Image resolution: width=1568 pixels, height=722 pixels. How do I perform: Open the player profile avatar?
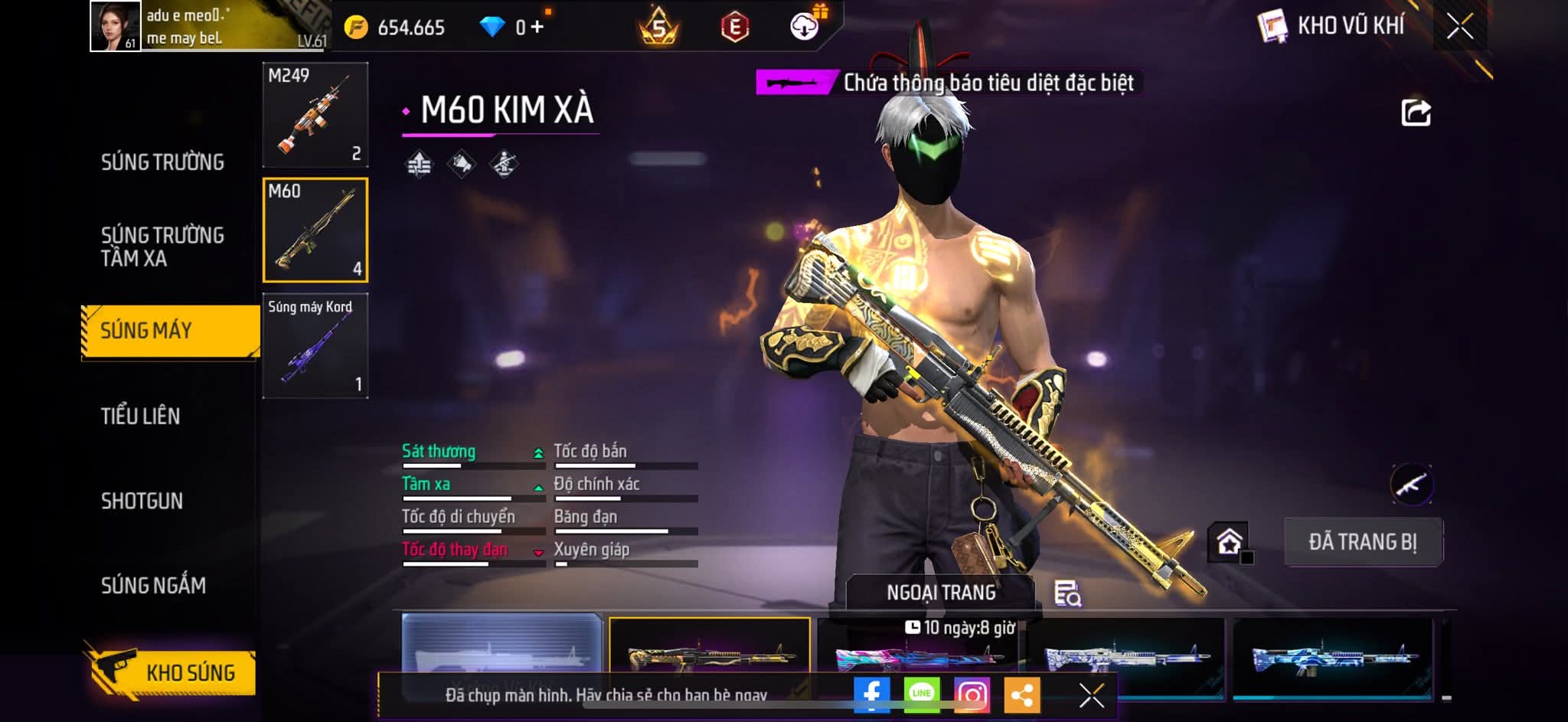(x=116, y=26)
